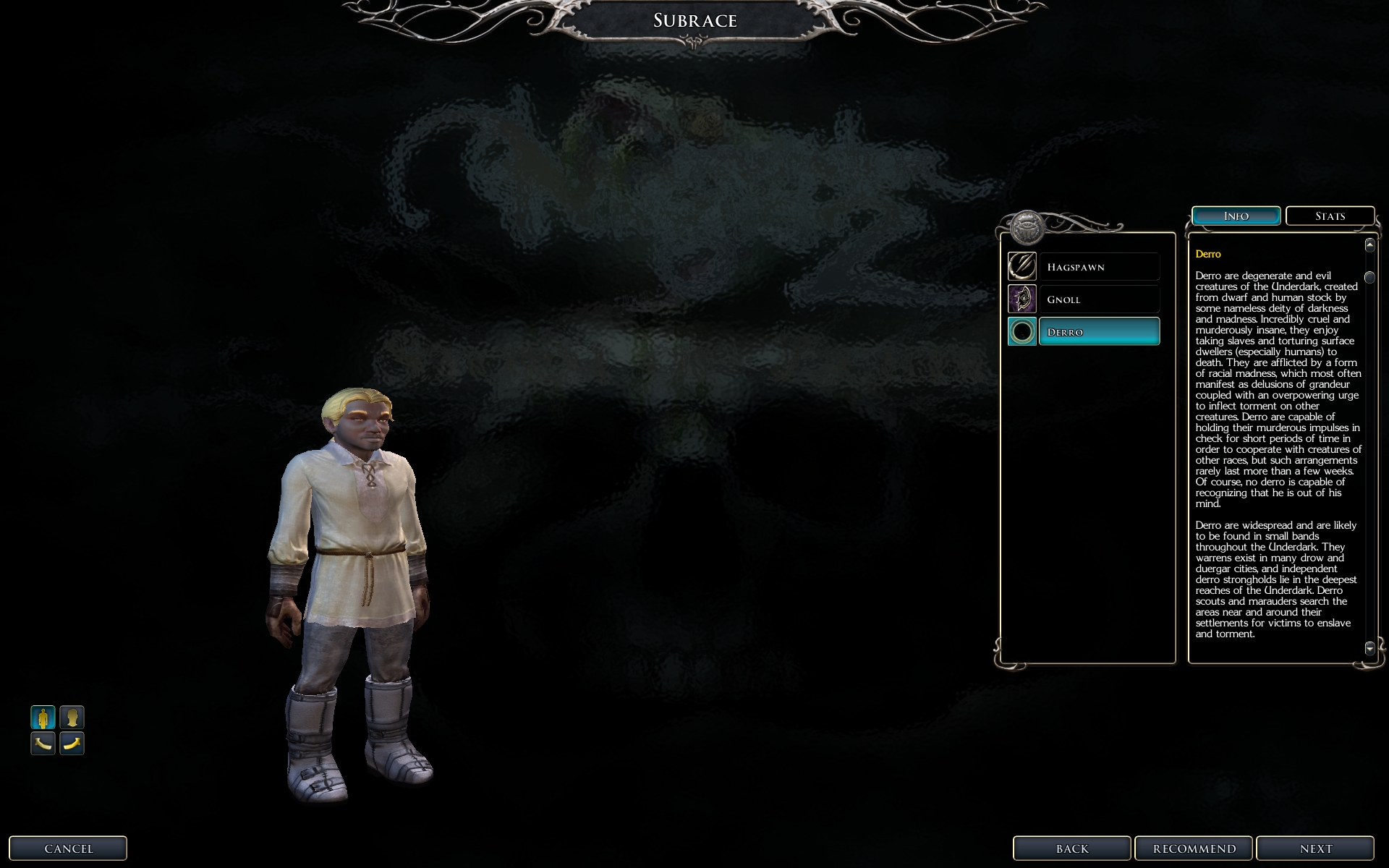Pick the highlighted Derro subrace

coord(1098,332)
